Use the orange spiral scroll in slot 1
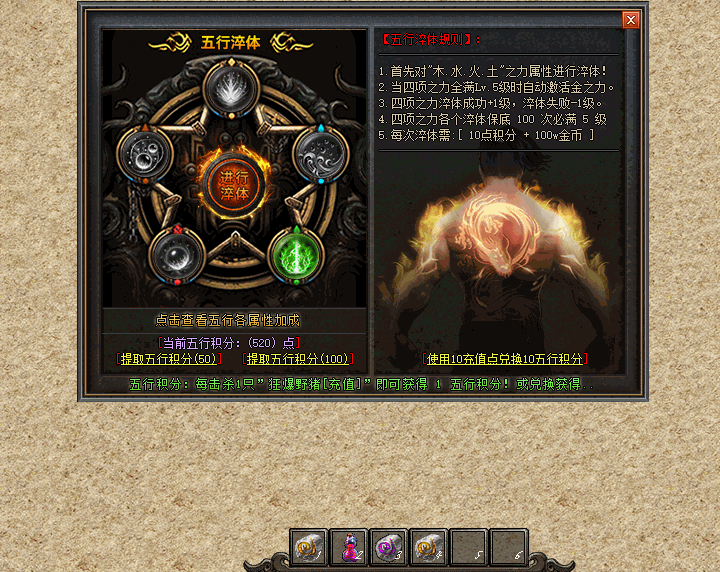The image size is (720, 572). click(307, 547)
